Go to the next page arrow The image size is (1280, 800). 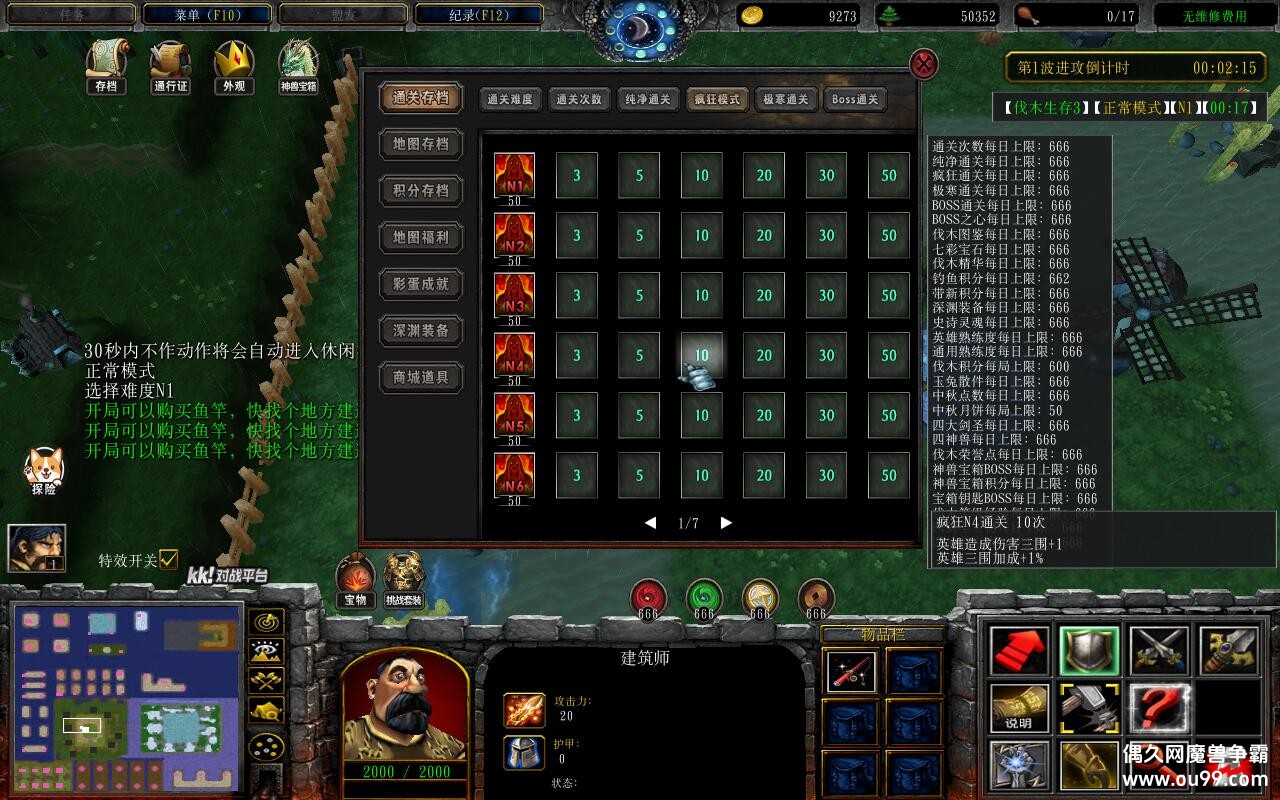726,523
